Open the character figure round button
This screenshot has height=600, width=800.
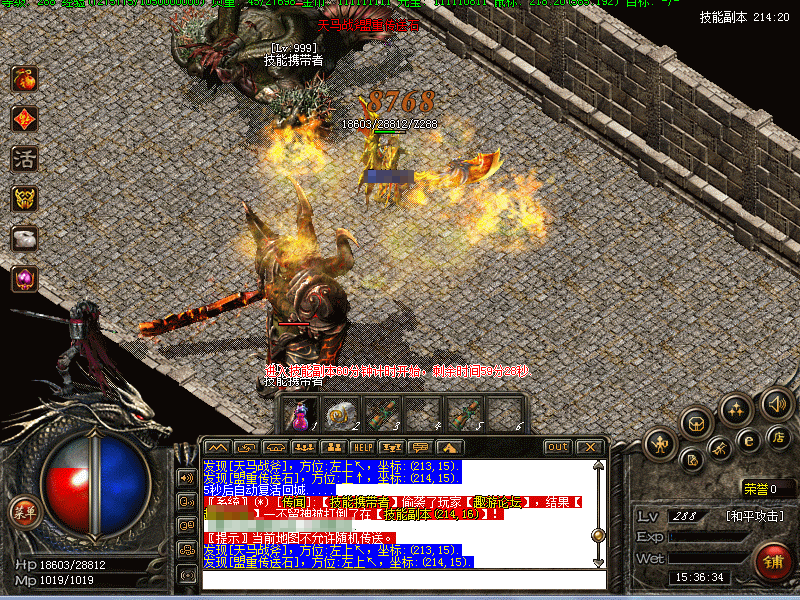click(x=661, y=442)
